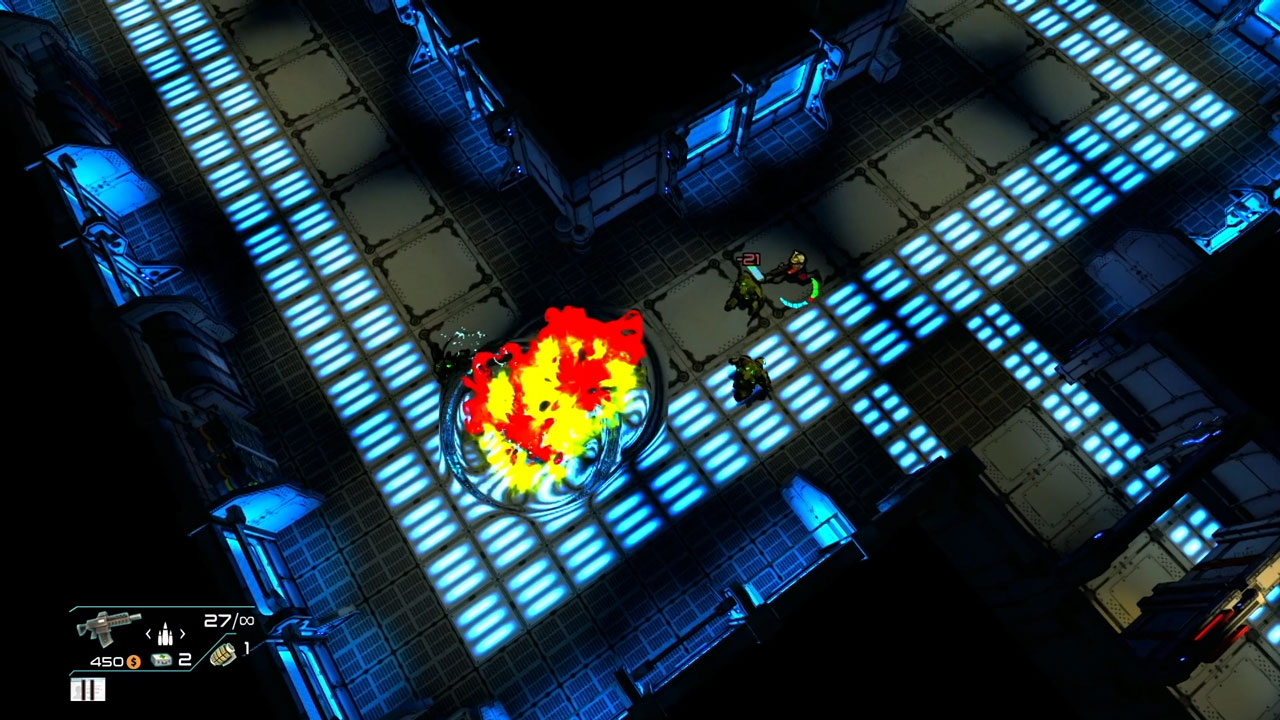The width and height of the screenshot is (1280, 720).
Task: Click the keycard icon below the weapon panel
Action: point(87,688)
